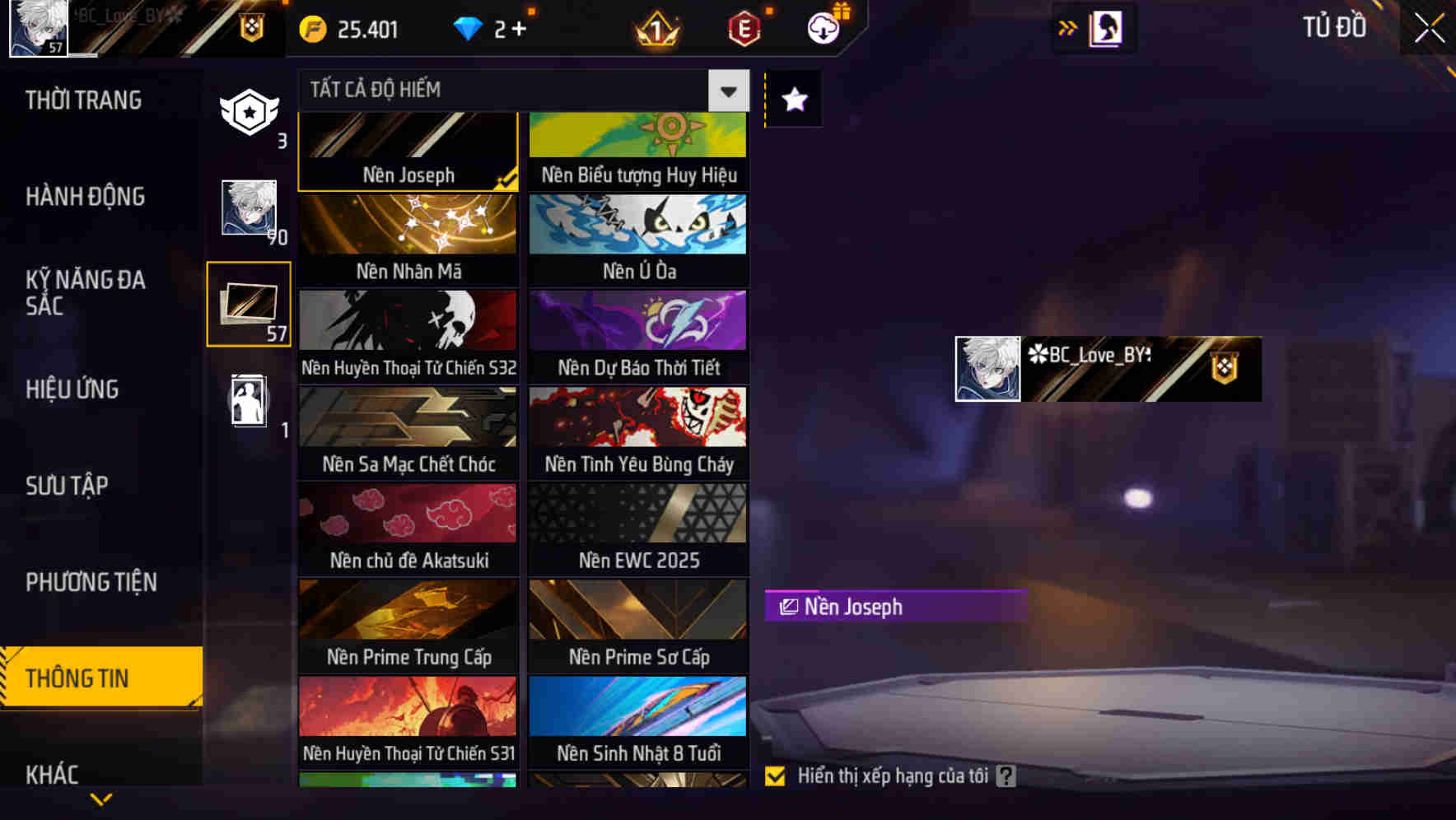The image size is (1456, 820).
Task: Expand the sidebar via bottom chevron arrow
Action: click(x=100, y=799)
